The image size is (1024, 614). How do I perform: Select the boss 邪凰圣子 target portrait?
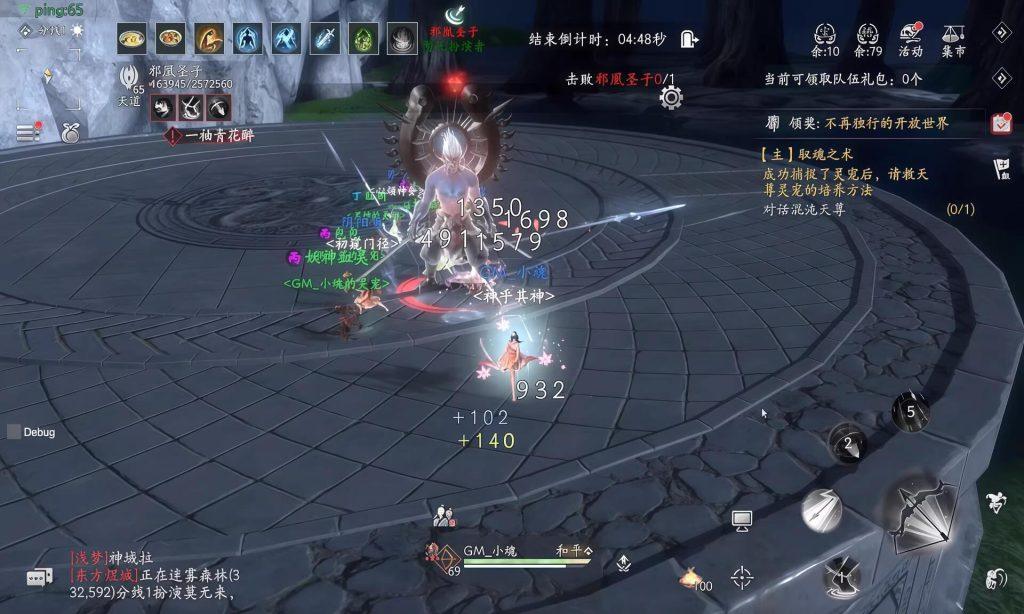point(130,76)
